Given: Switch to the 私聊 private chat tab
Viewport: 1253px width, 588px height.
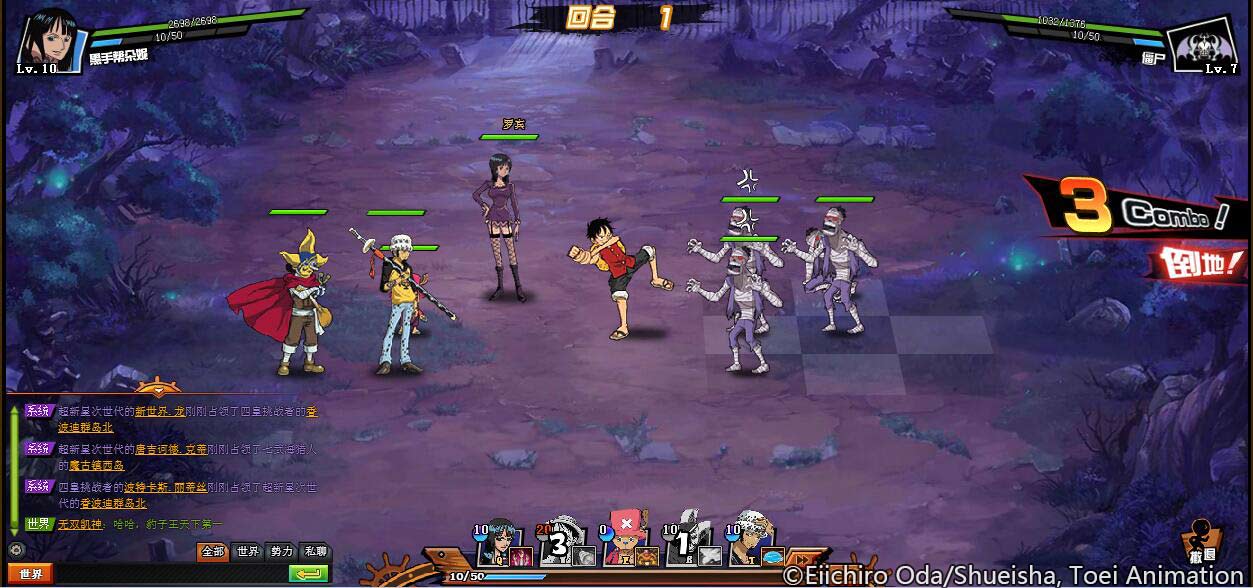Looking at the screenshot, I should coord(315,551).
